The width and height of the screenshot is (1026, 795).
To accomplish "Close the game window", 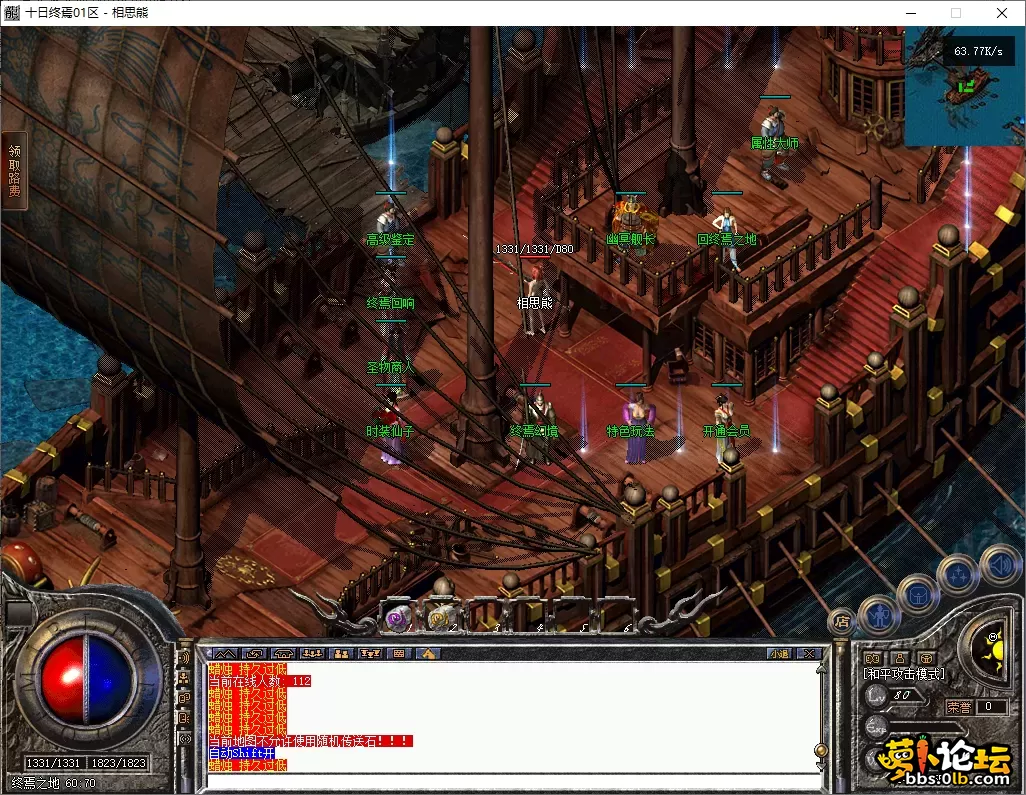I will (1002, 13).
